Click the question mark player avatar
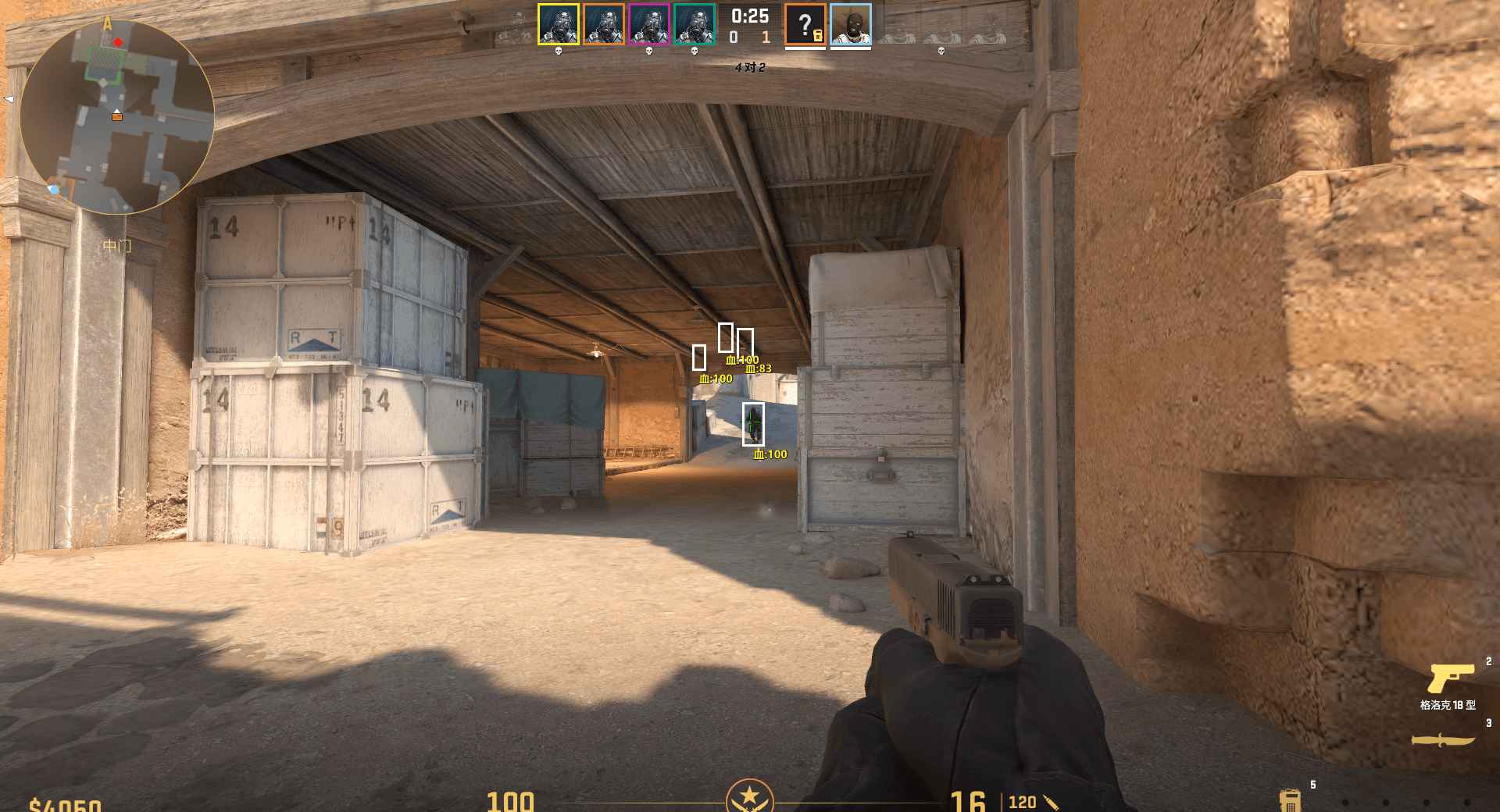 805,24
